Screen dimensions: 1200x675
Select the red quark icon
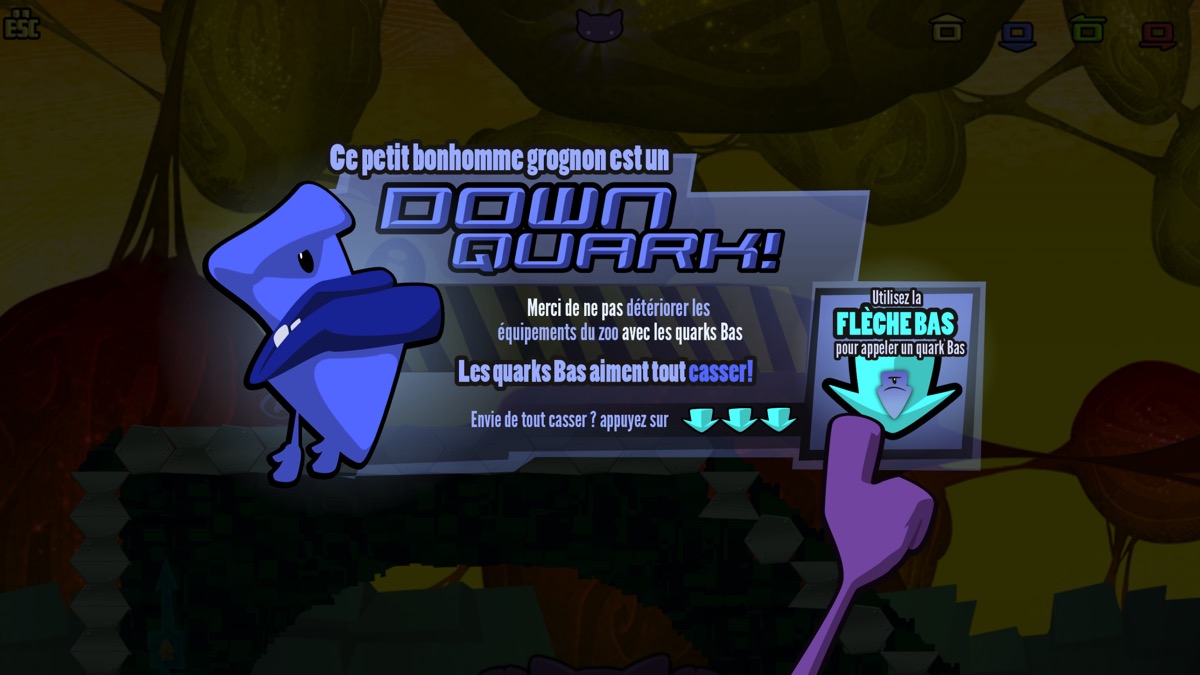point(1157,33)
